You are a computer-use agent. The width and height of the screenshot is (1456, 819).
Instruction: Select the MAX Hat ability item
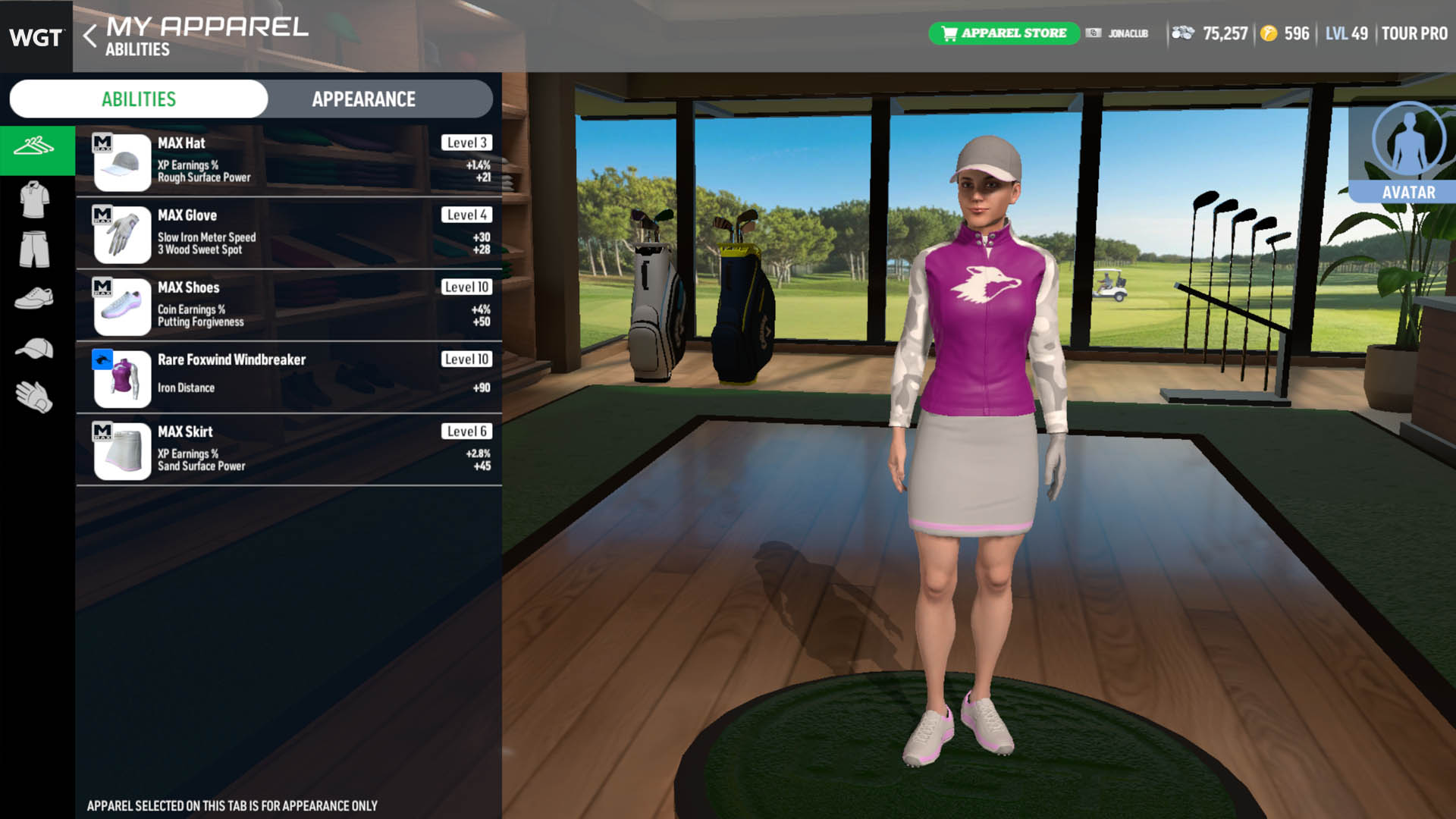click(x=288, y=161)
